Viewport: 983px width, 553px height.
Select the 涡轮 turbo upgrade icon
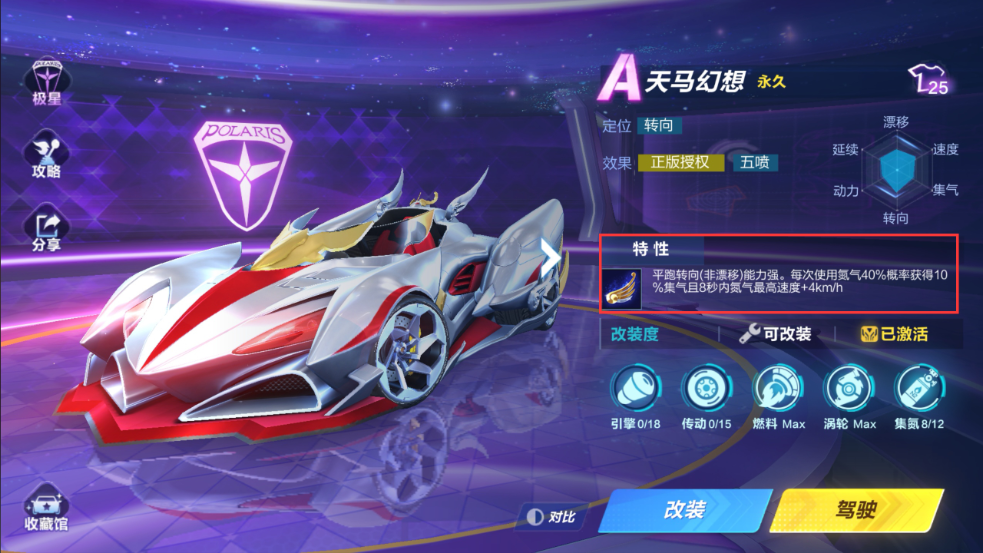[x=850, y=390]
